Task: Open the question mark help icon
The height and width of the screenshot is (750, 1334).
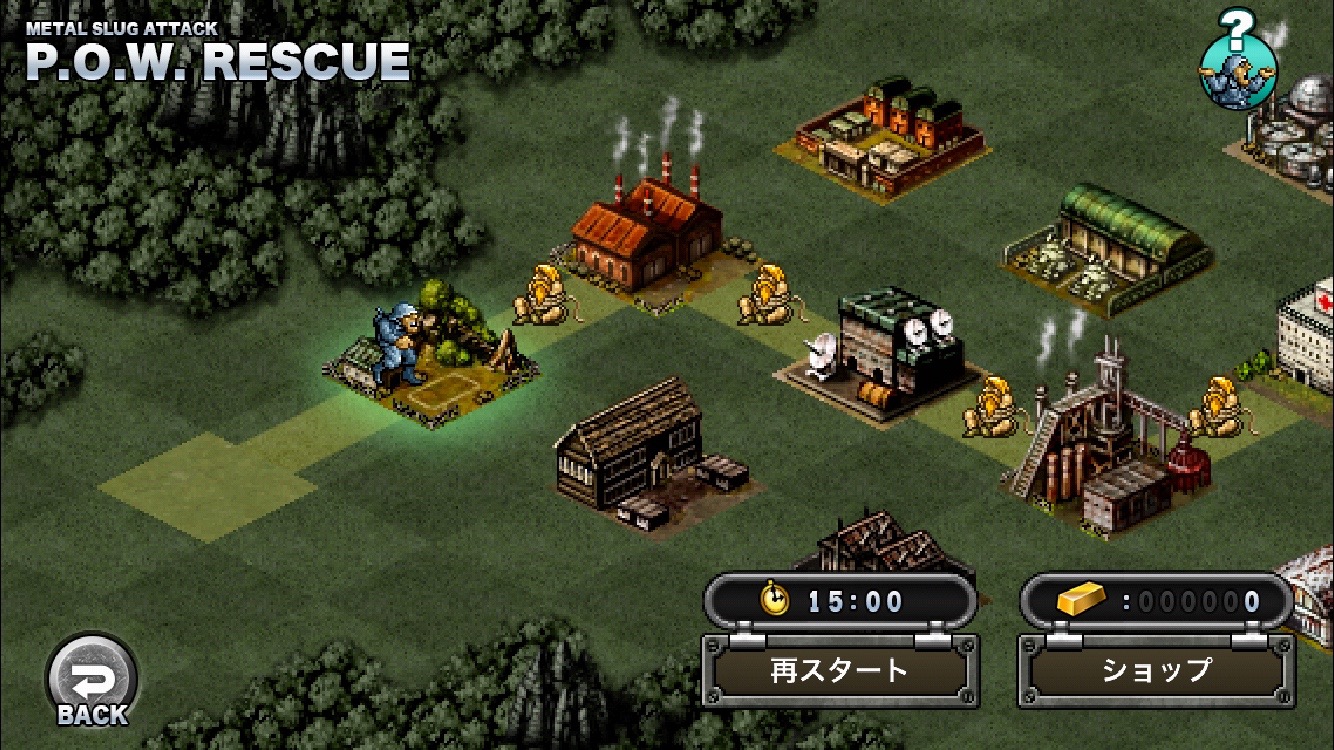Action: (x=1238, y=62)
